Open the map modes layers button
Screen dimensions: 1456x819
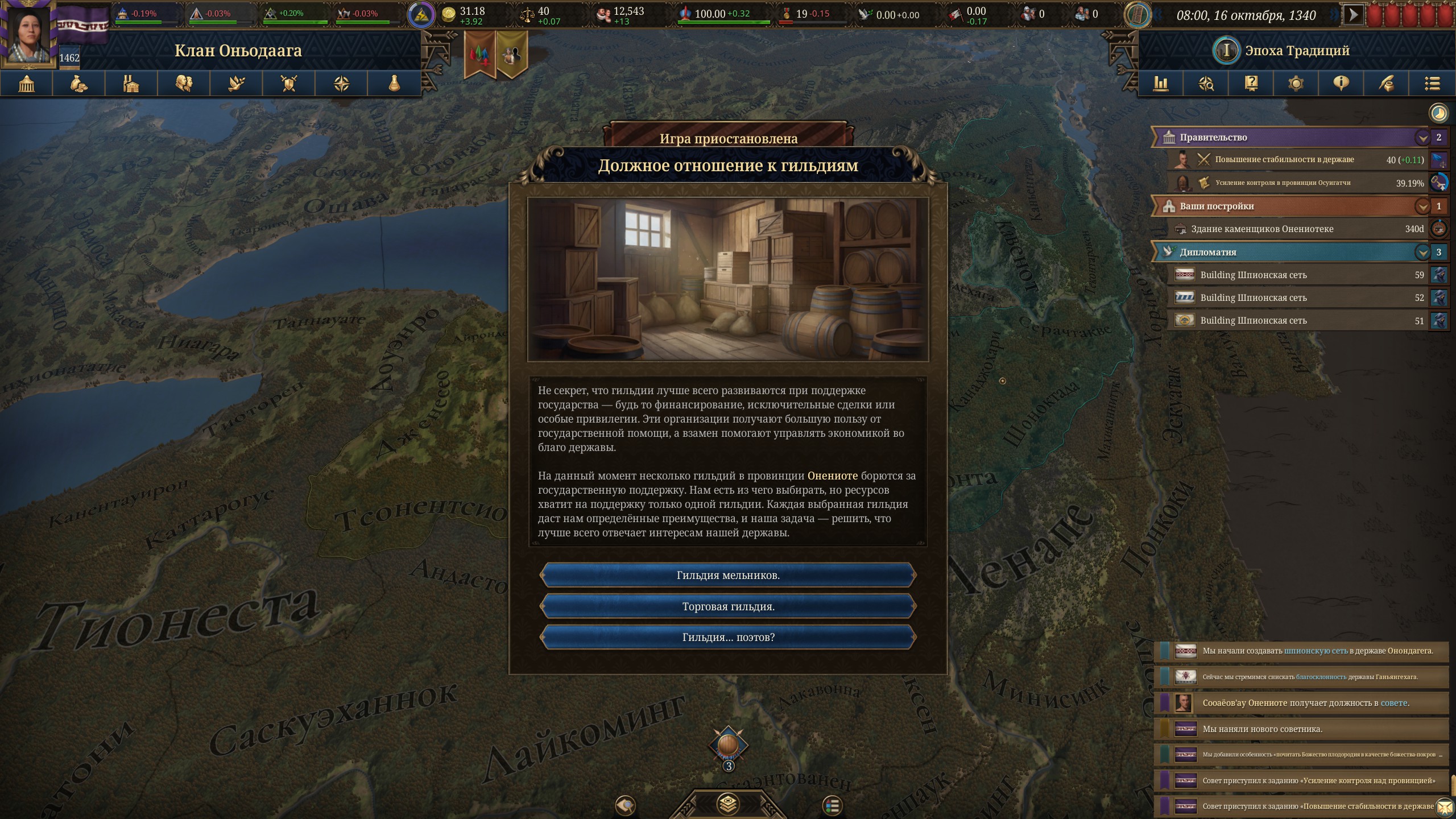728,804
